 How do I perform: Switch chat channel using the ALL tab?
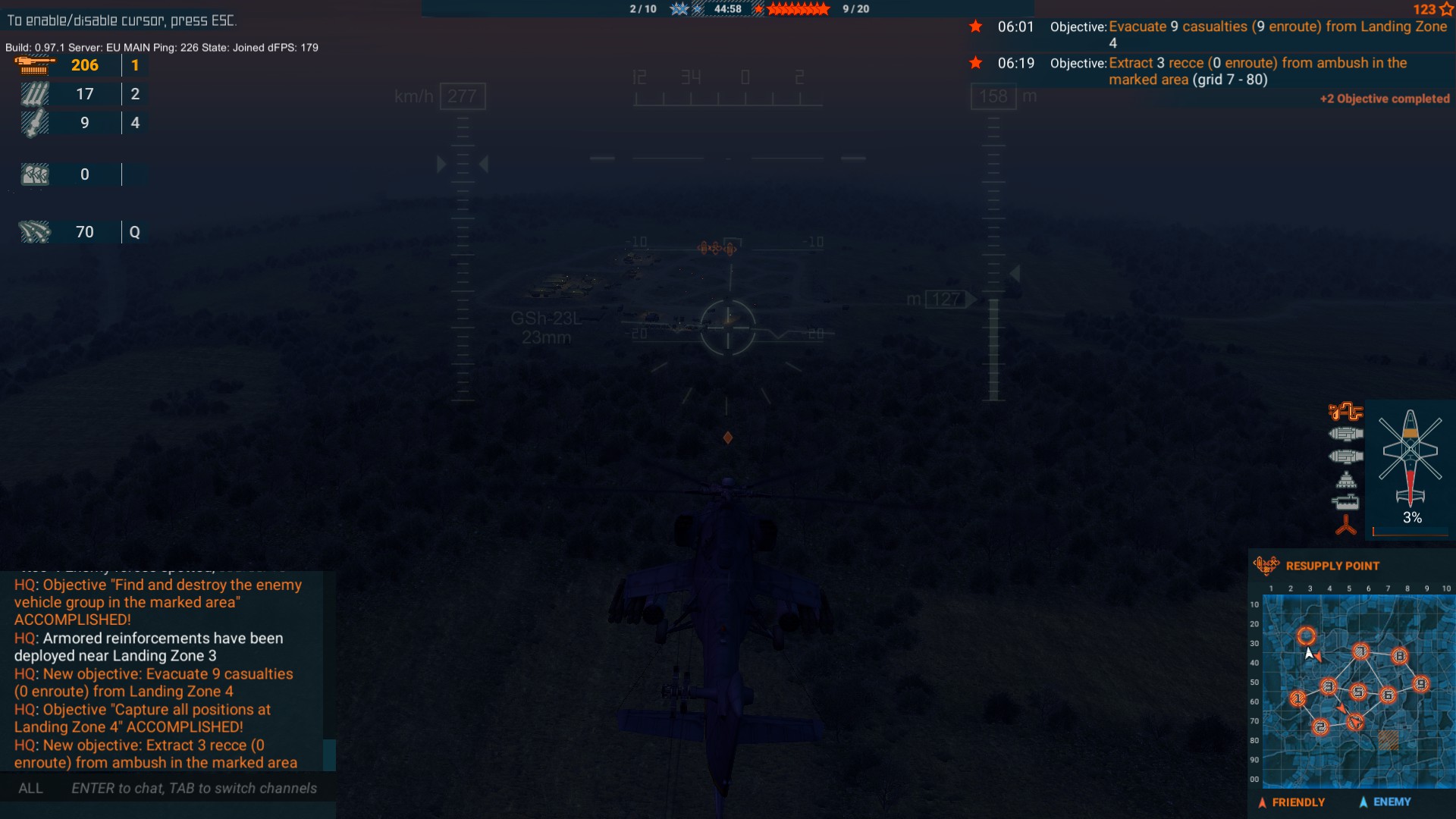click(x=30, y=789)
